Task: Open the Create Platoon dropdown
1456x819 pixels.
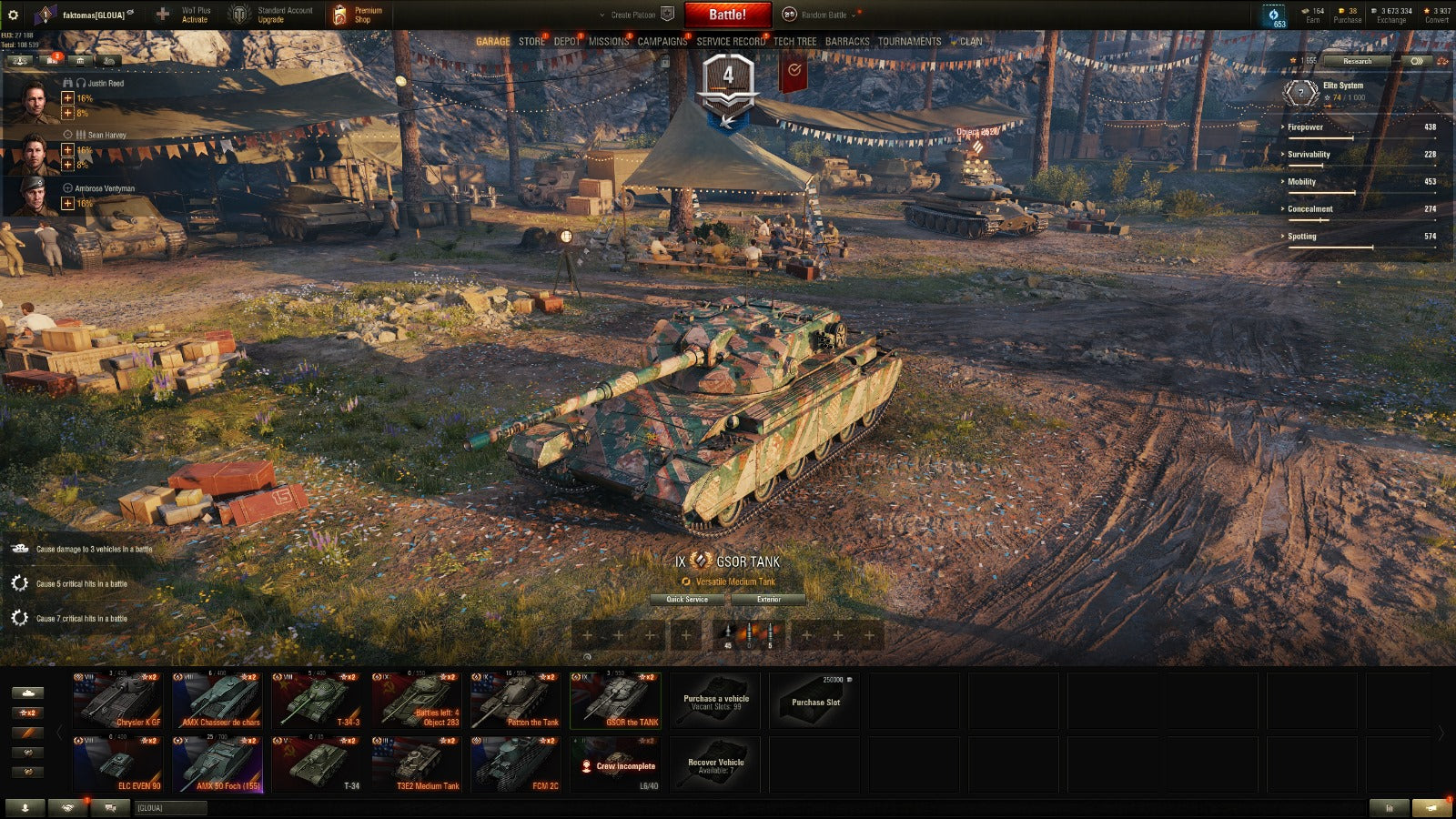Action: pos(635,15)
